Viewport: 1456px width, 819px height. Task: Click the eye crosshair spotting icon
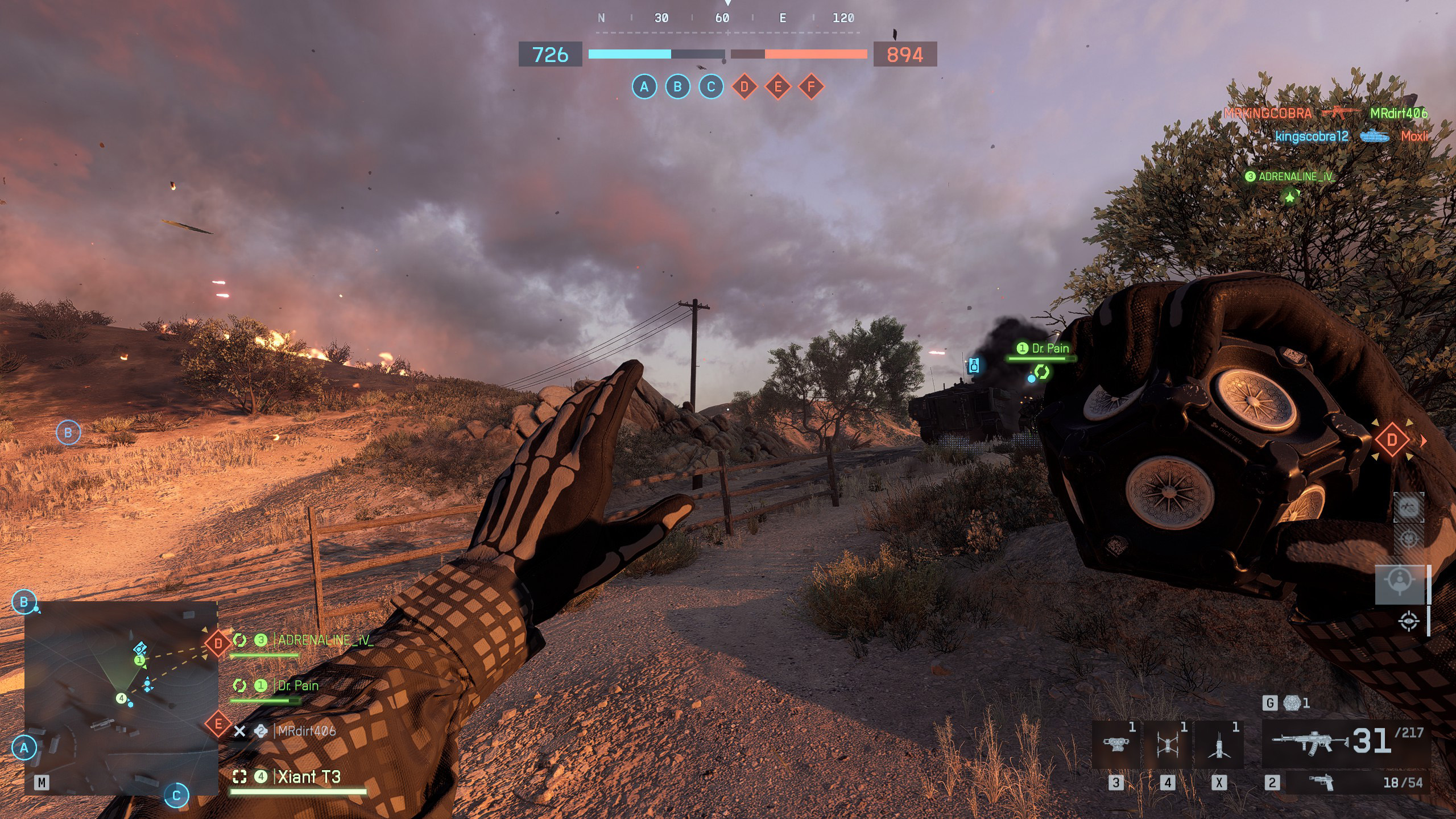point(1408,621)
